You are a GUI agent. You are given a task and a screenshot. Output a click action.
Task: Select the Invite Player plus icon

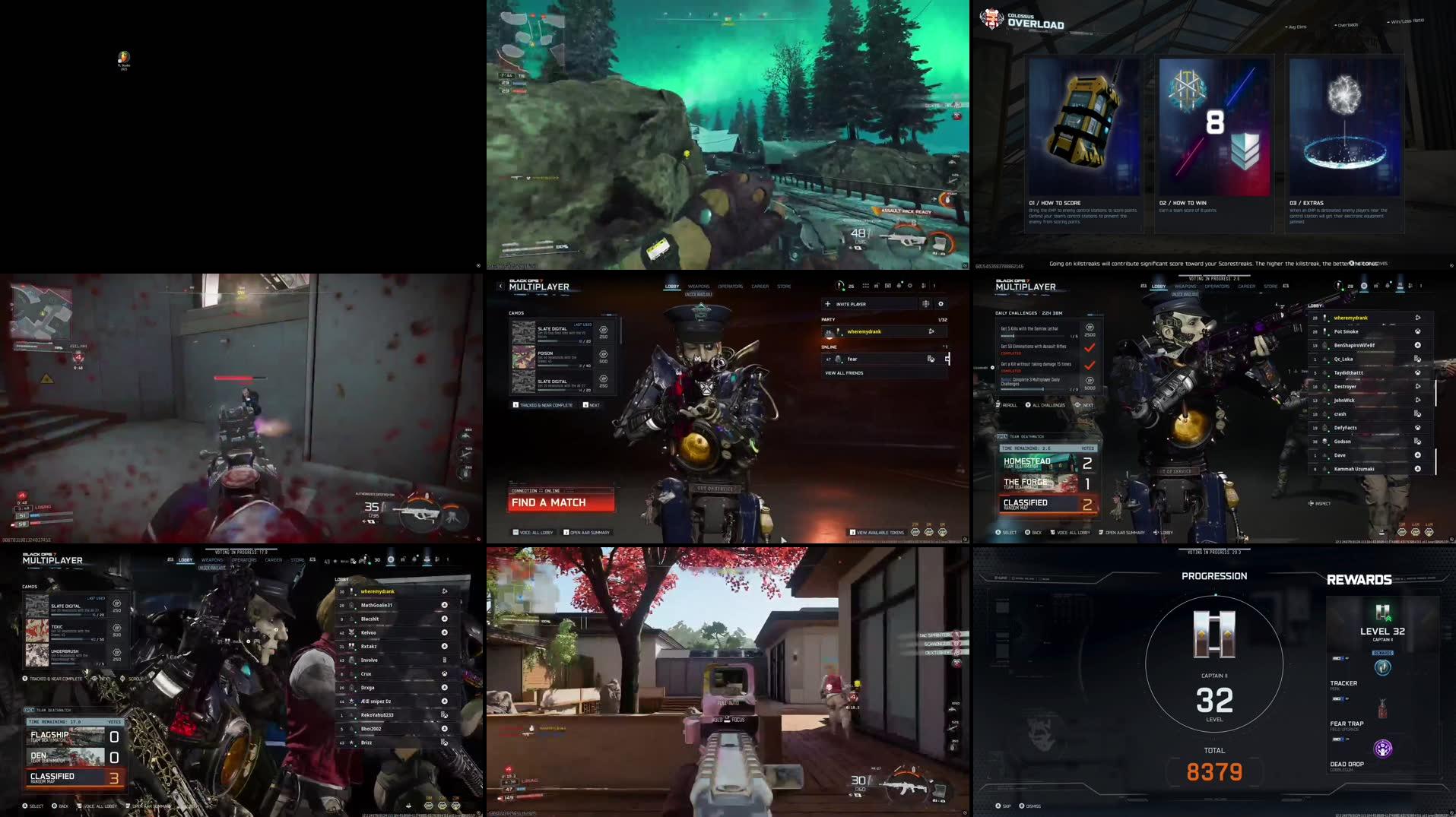click(828, 304)
